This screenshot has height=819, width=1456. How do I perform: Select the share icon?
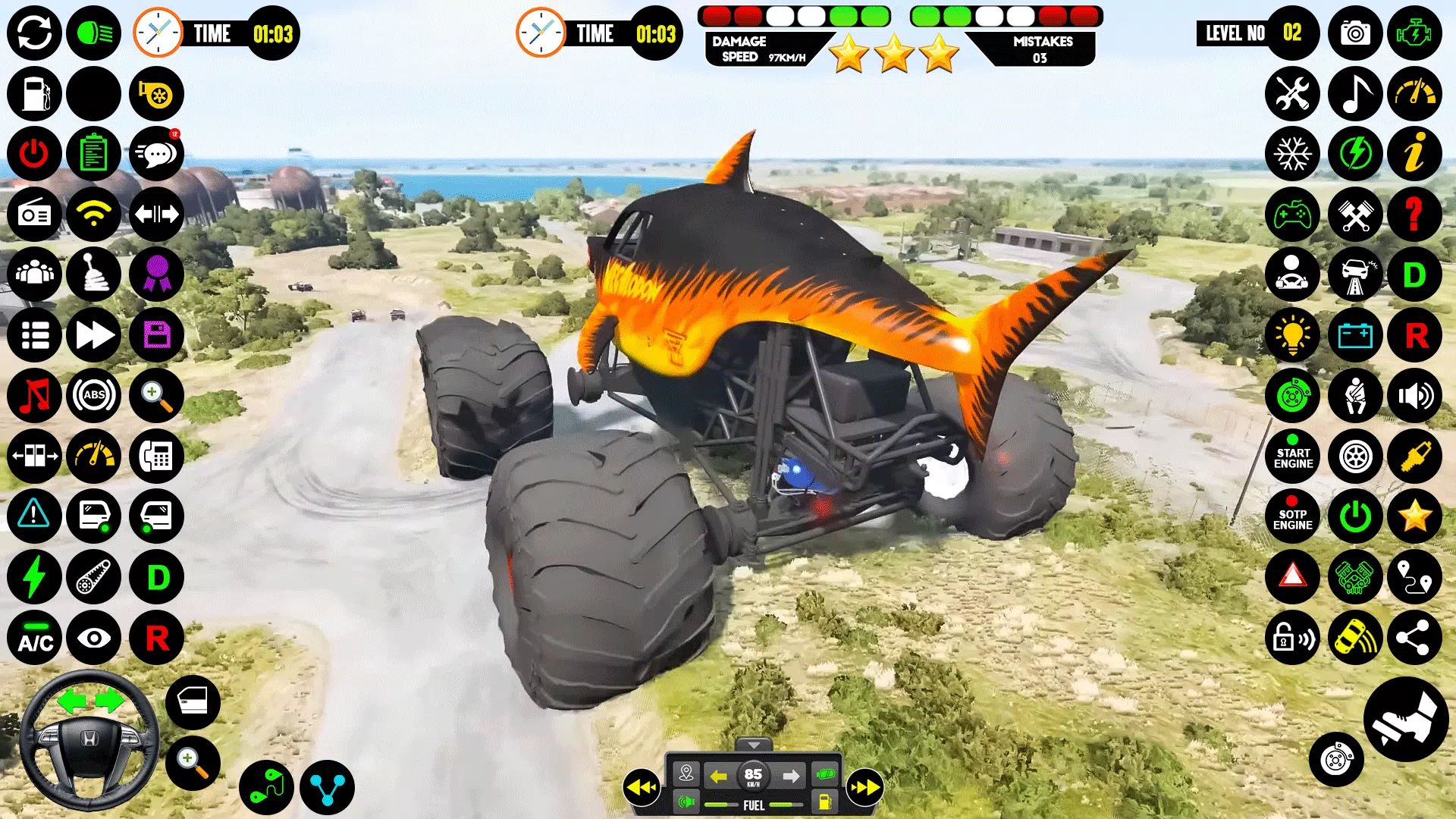[1414, 638]
